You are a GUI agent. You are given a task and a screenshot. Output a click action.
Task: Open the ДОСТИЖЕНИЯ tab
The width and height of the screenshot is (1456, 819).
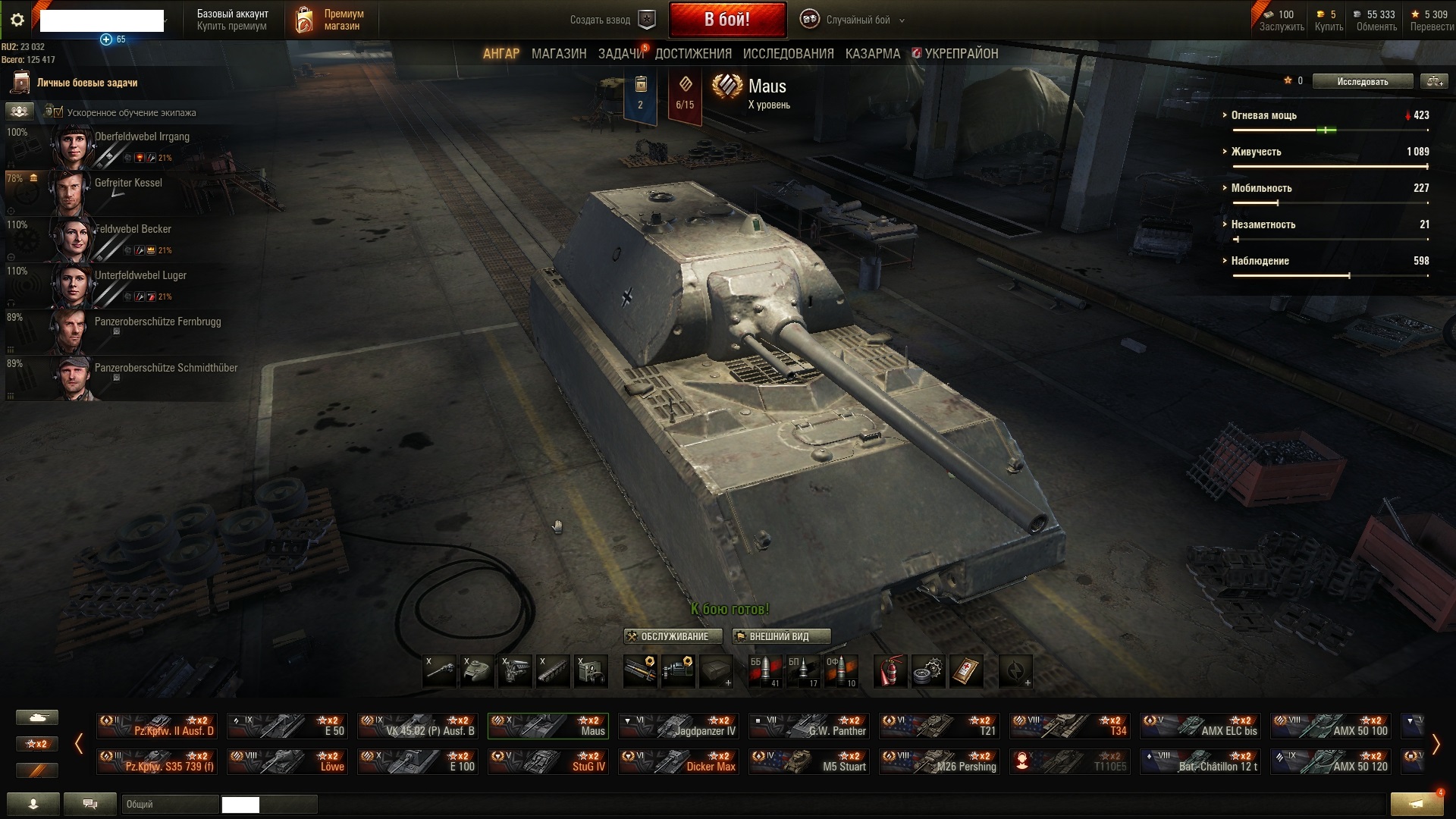pos(693,54)
